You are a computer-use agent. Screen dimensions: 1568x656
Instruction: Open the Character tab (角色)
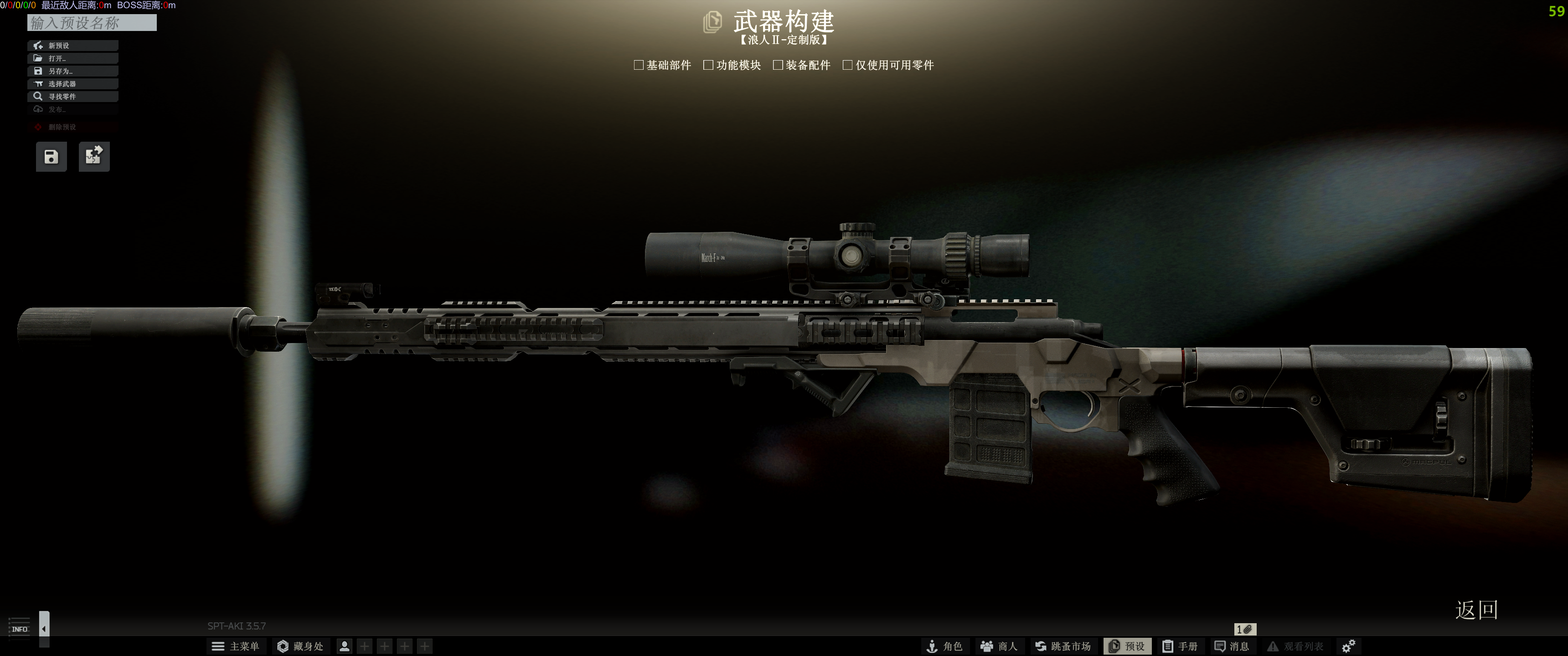click(944, 646)
